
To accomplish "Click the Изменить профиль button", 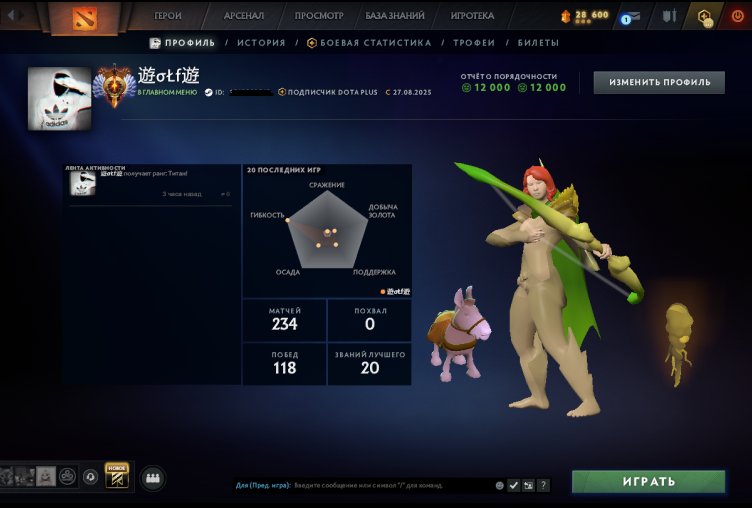I will (x=659, y=82).
